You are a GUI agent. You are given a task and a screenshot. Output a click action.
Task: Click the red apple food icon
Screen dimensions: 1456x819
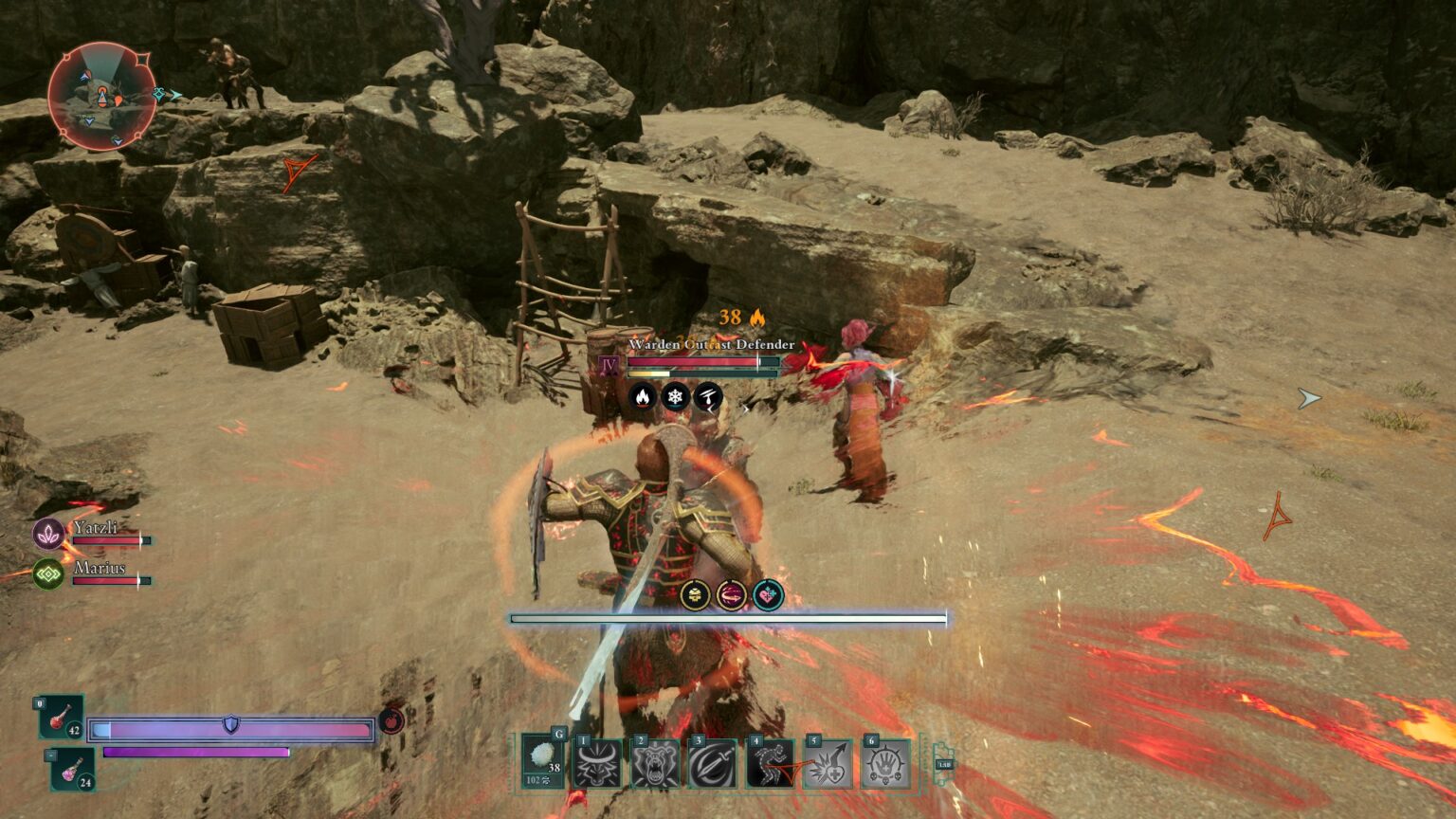(x=391, y=721)
